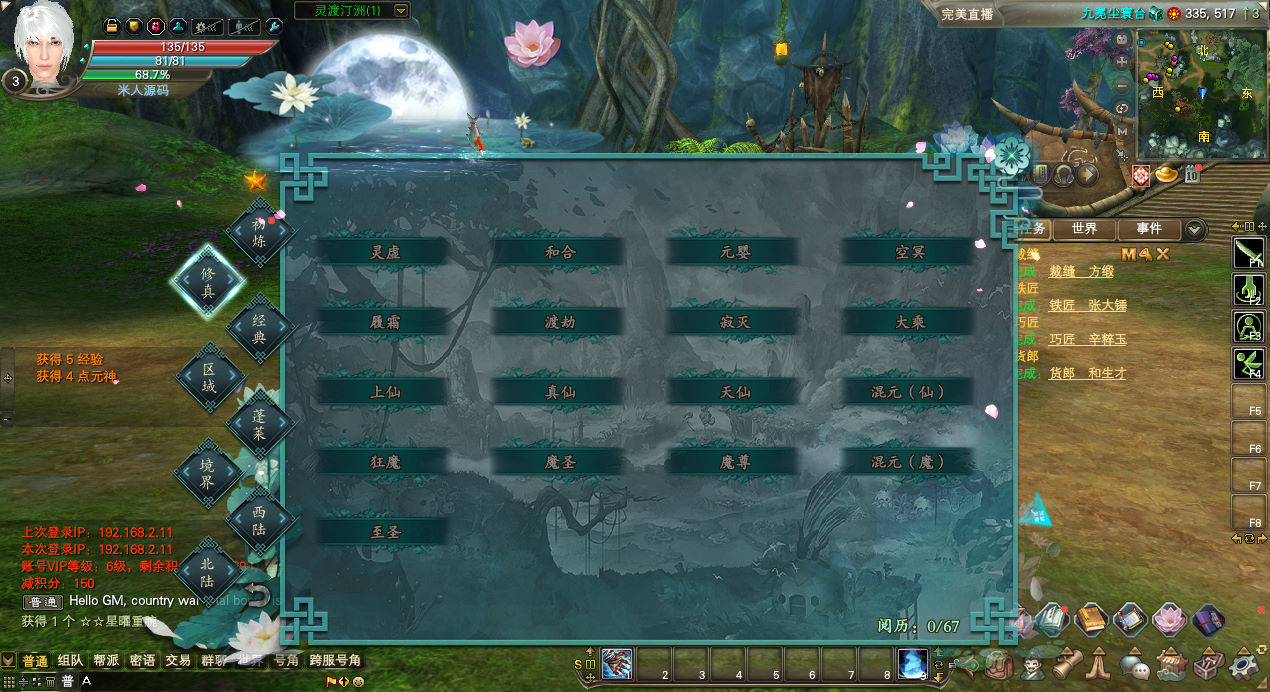Select the 组队 chat channel tab
This screenshot has width=1270, height=692.
tap(70, 661)
